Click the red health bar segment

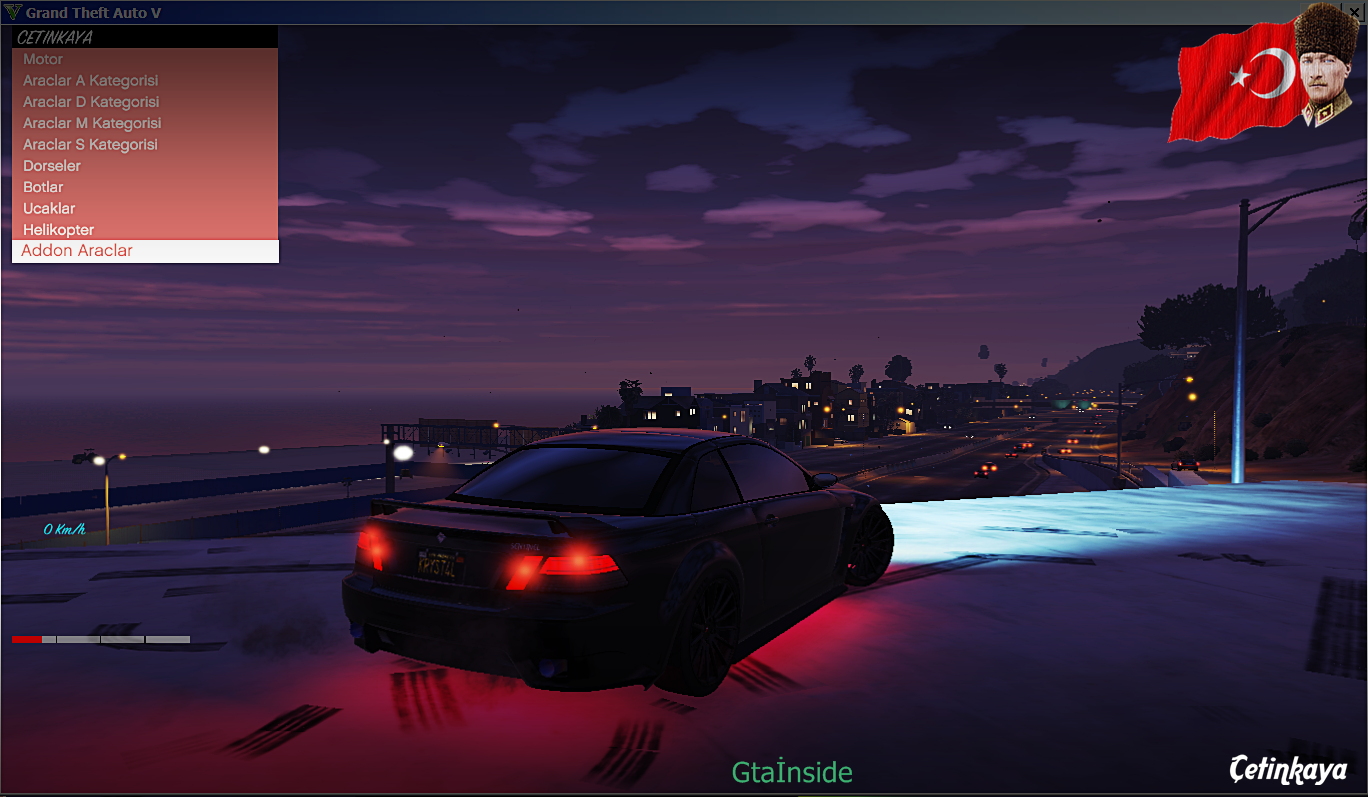tap(28, 639)
